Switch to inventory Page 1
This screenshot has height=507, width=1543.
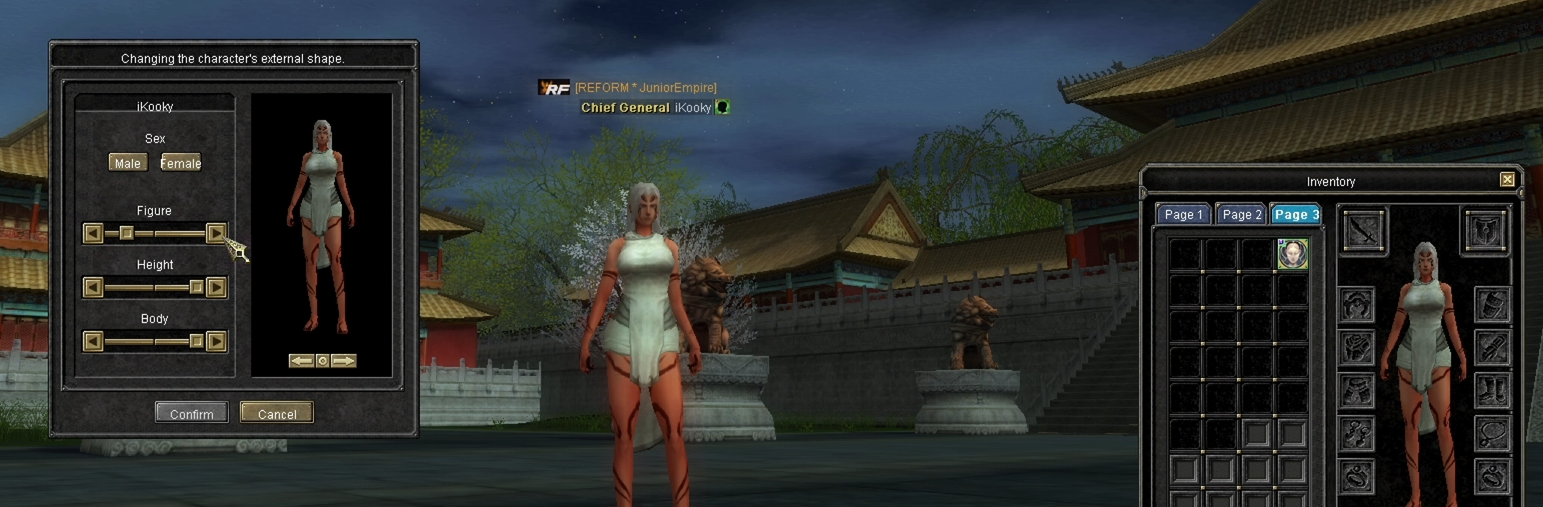[1184, 215]
